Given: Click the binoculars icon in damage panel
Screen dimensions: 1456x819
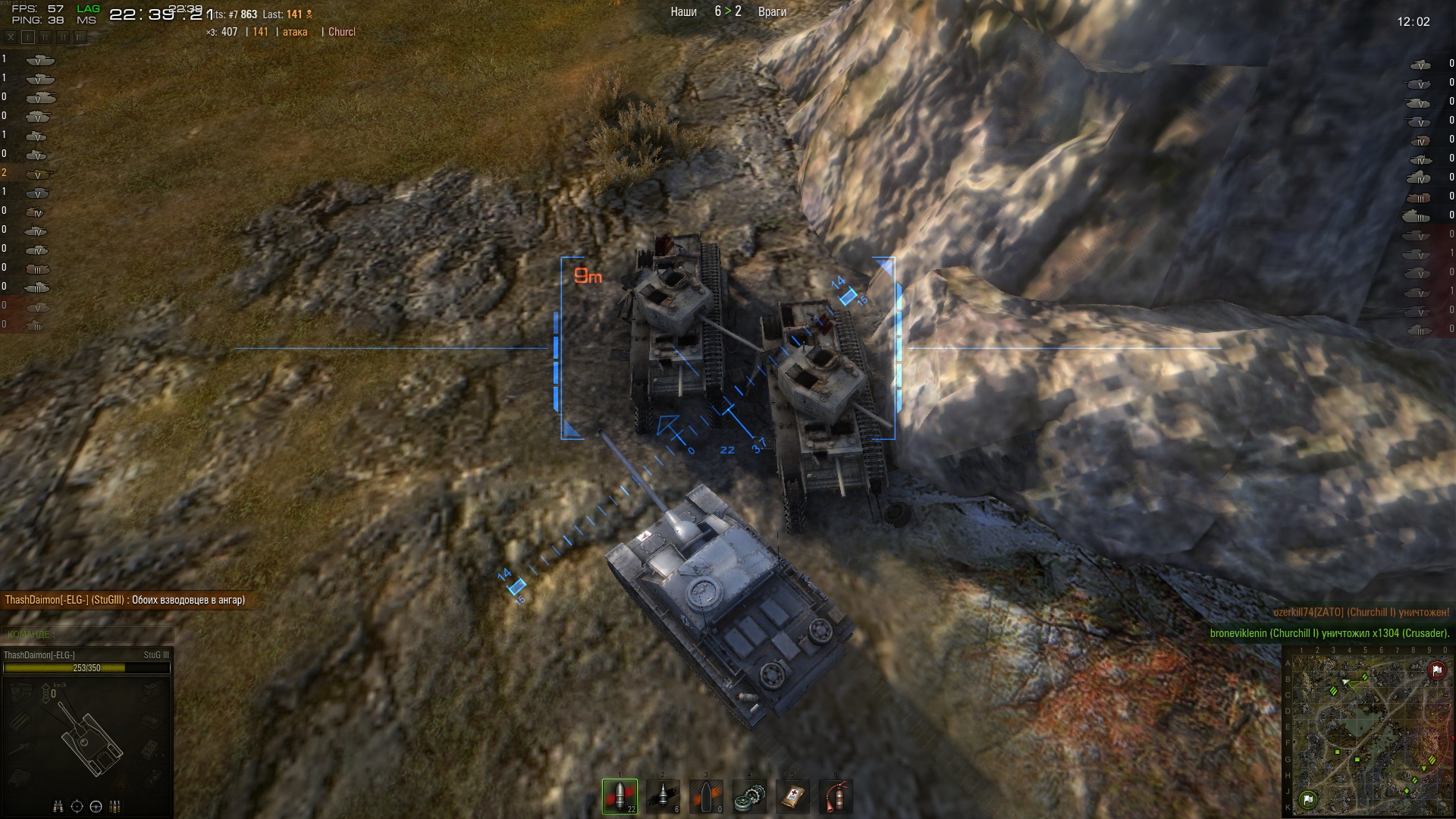Looking at the screenshot, I should point(58,806).
